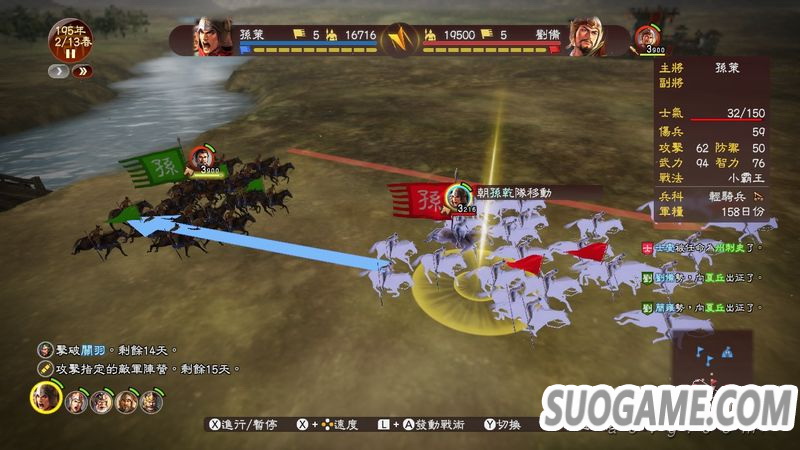Screen dimensions: 800x450
Task: Click the attack enemy camp objective
Action: (x=139, y=369)
